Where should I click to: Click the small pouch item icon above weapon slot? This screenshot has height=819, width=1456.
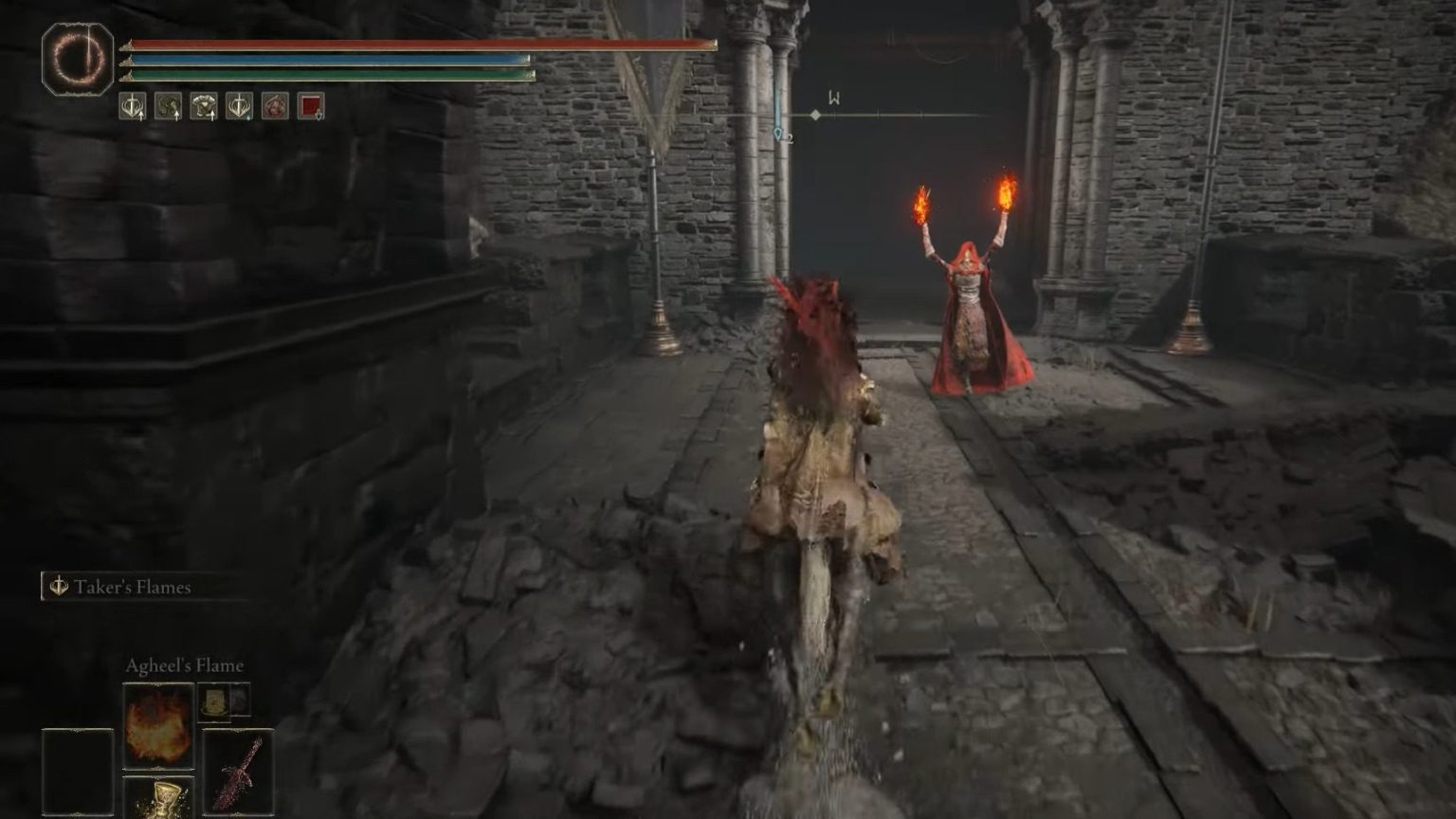pyautogui.click(x=215, y=703)
